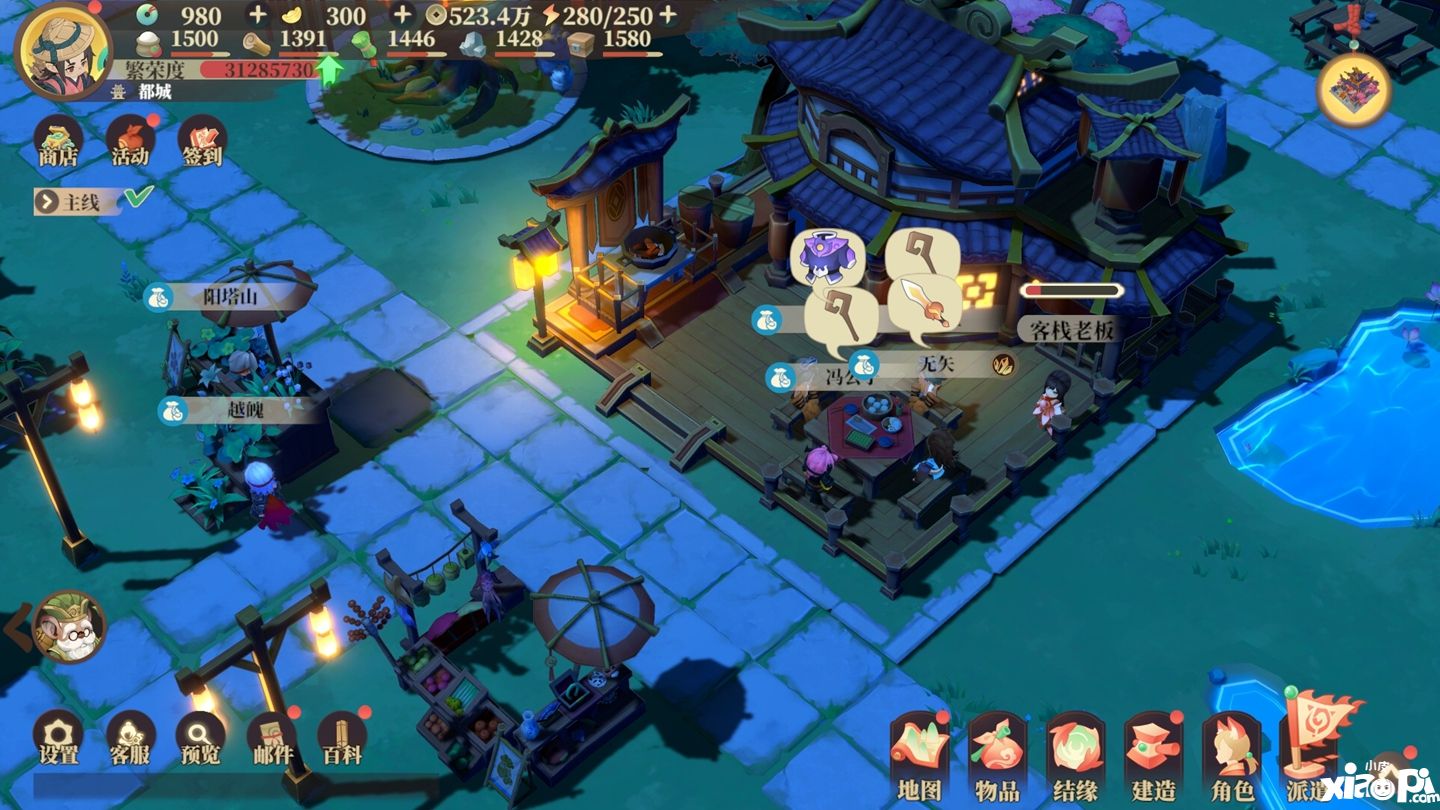Select the old advisor portrait on left
The height and width of the screenshot is (810, 1440).
[68, 627]
